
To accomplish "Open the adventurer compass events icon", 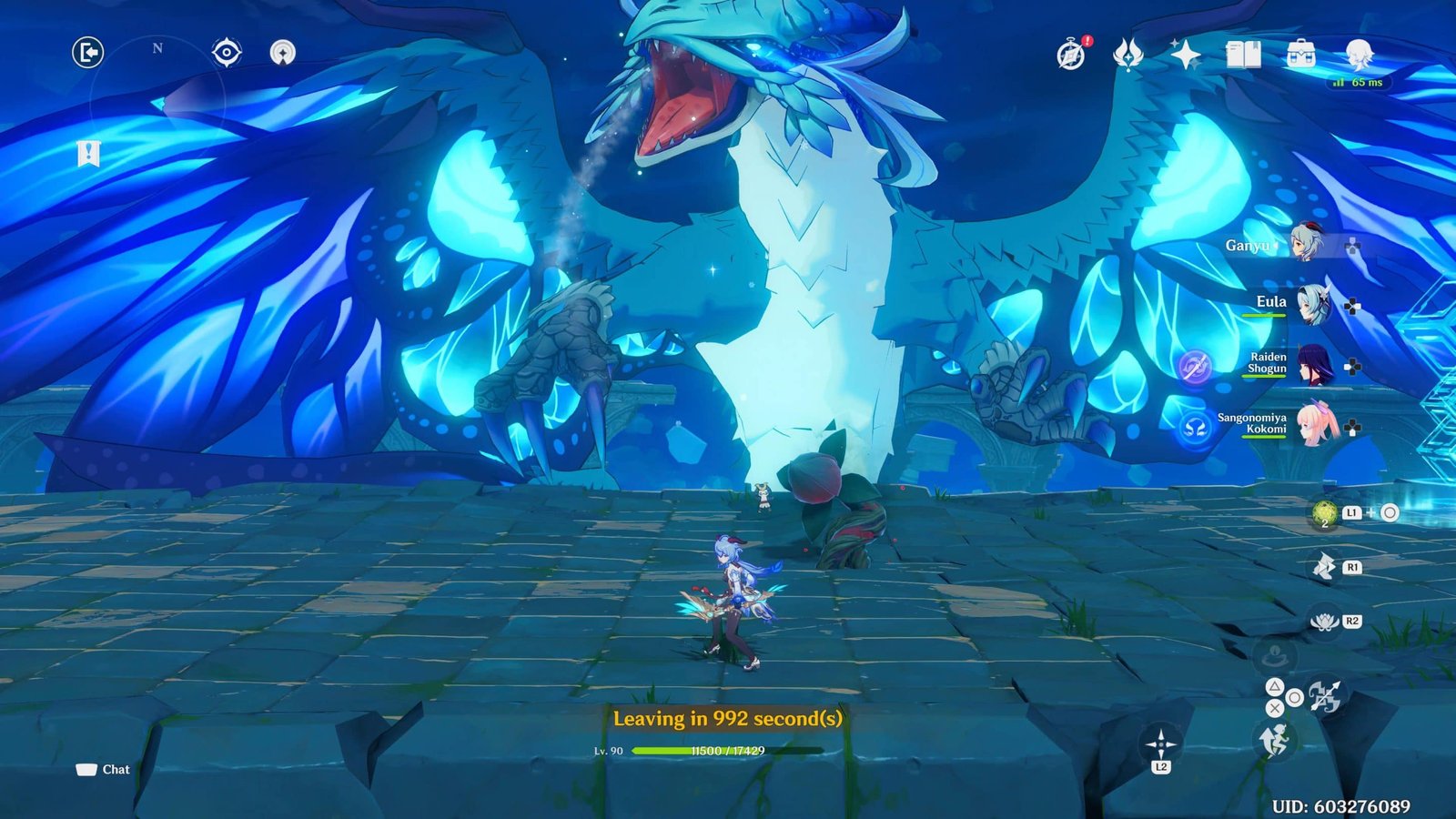I will pyautogui.click(x=1072, y=55).
